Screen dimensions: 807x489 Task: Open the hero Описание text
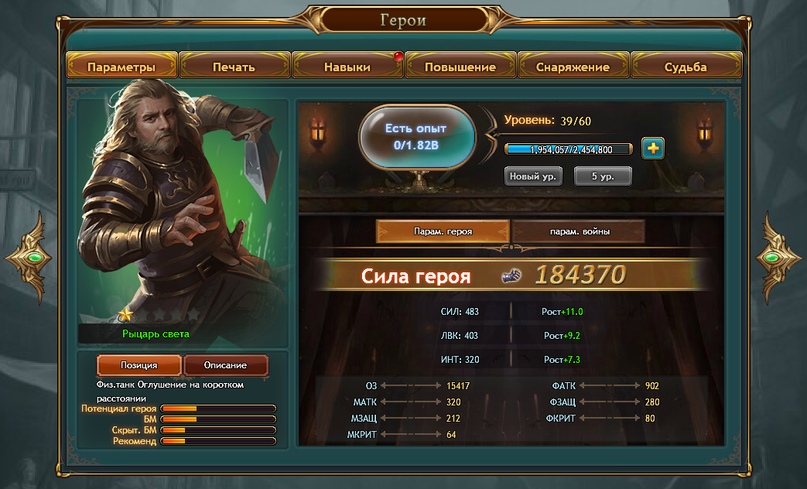click(226, 365)
